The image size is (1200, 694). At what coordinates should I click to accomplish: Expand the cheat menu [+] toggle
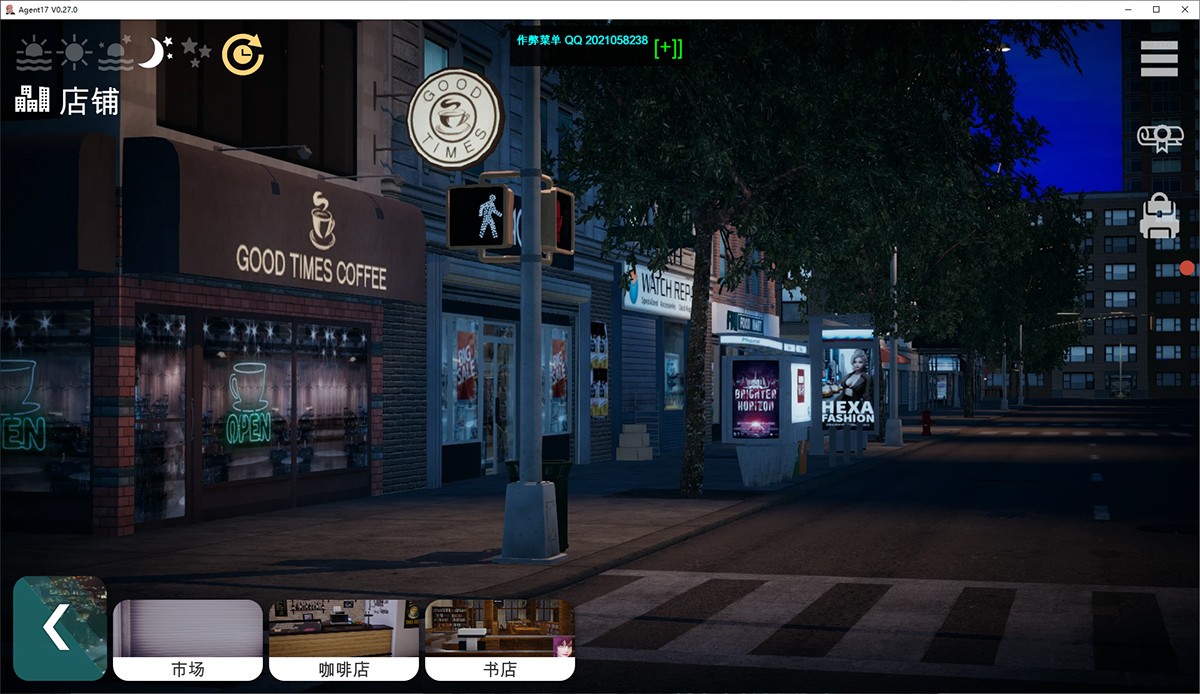667,47
